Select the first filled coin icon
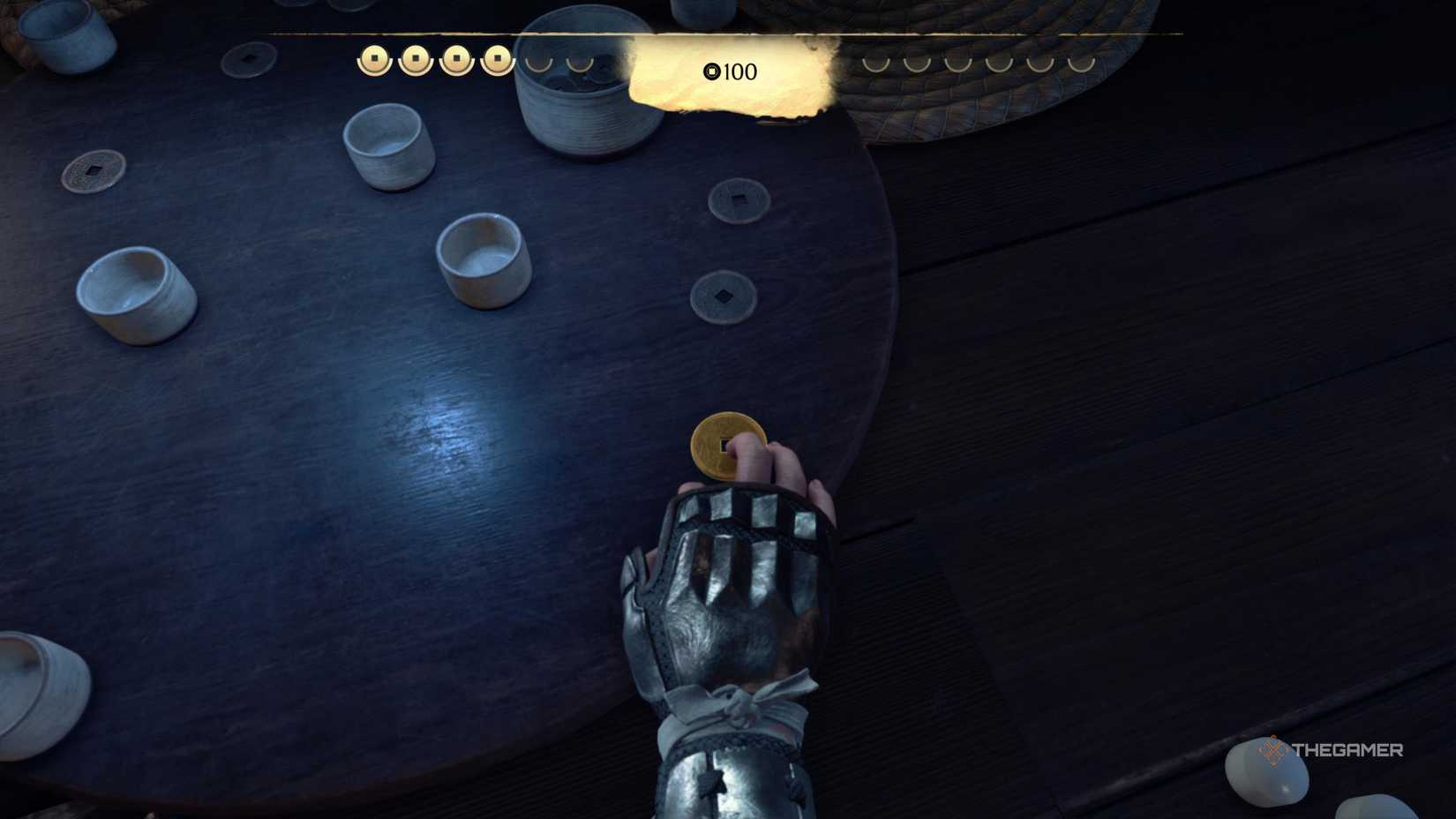Image resolution: width=1456 pixels, height=819 pixels. 375,59
